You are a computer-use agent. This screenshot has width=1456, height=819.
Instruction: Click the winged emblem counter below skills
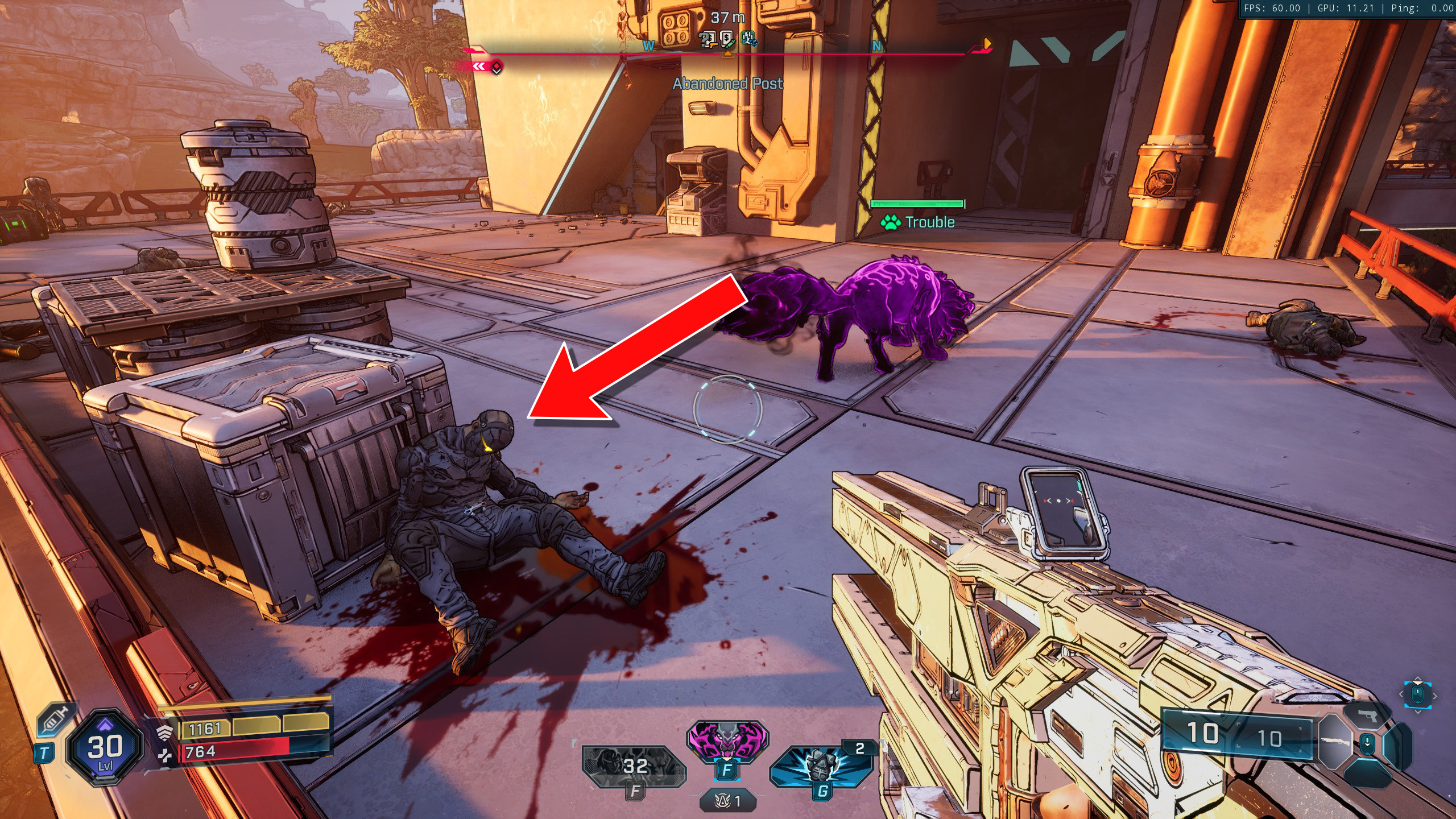coord(728,801)
